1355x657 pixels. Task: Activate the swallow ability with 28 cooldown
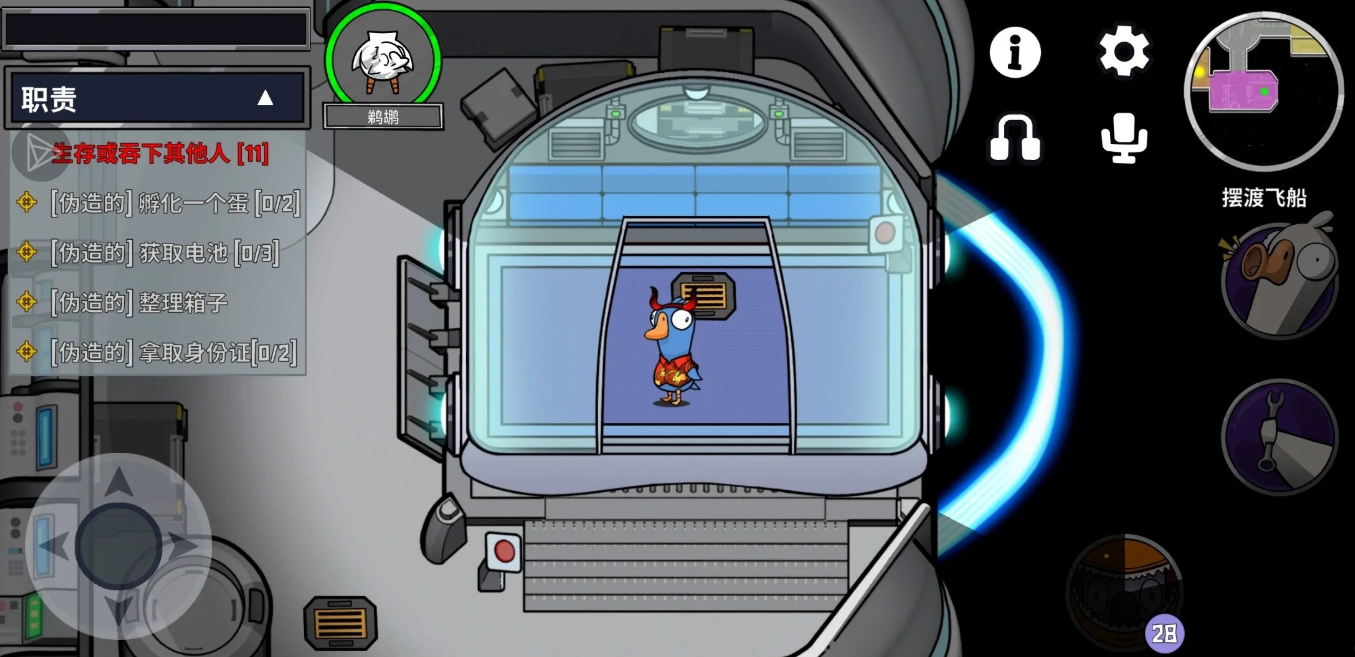[x=1124, y=592]
